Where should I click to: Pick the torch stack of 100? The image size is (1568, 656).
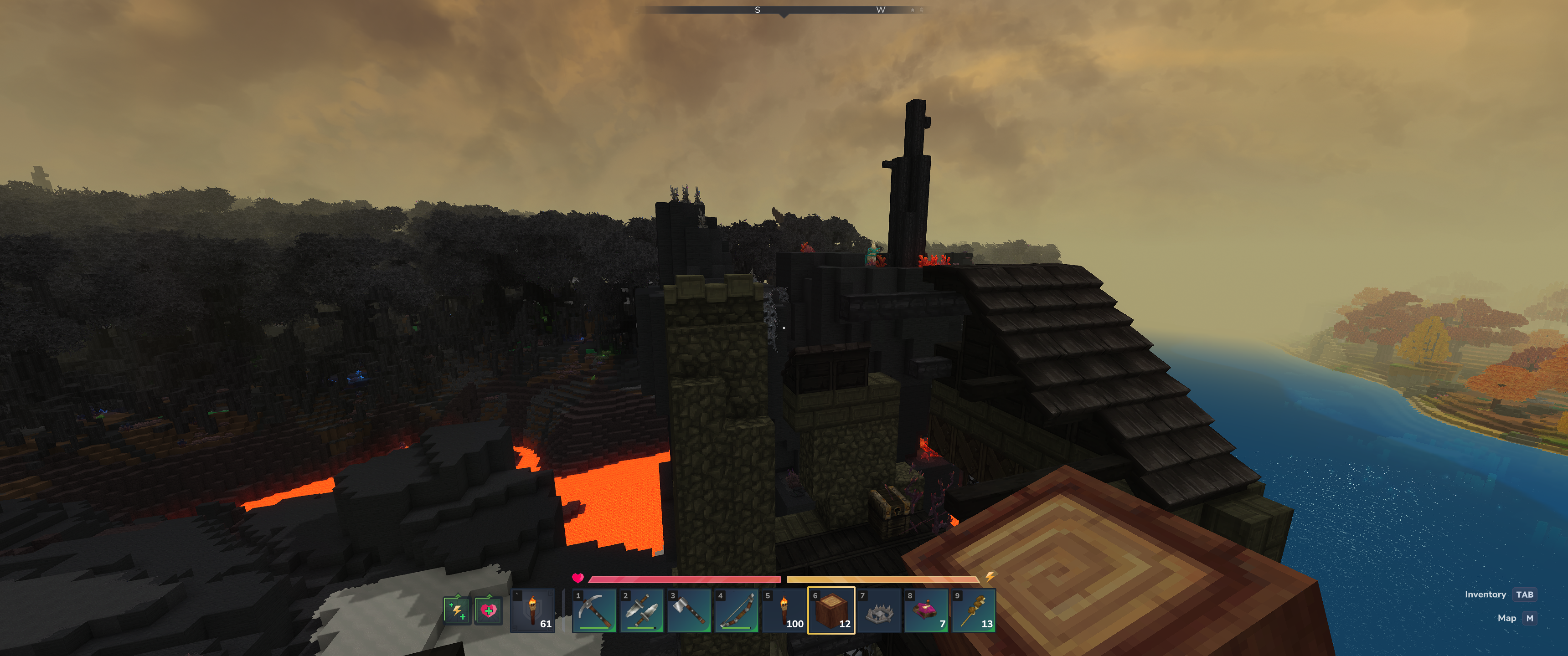pos(784,610)
